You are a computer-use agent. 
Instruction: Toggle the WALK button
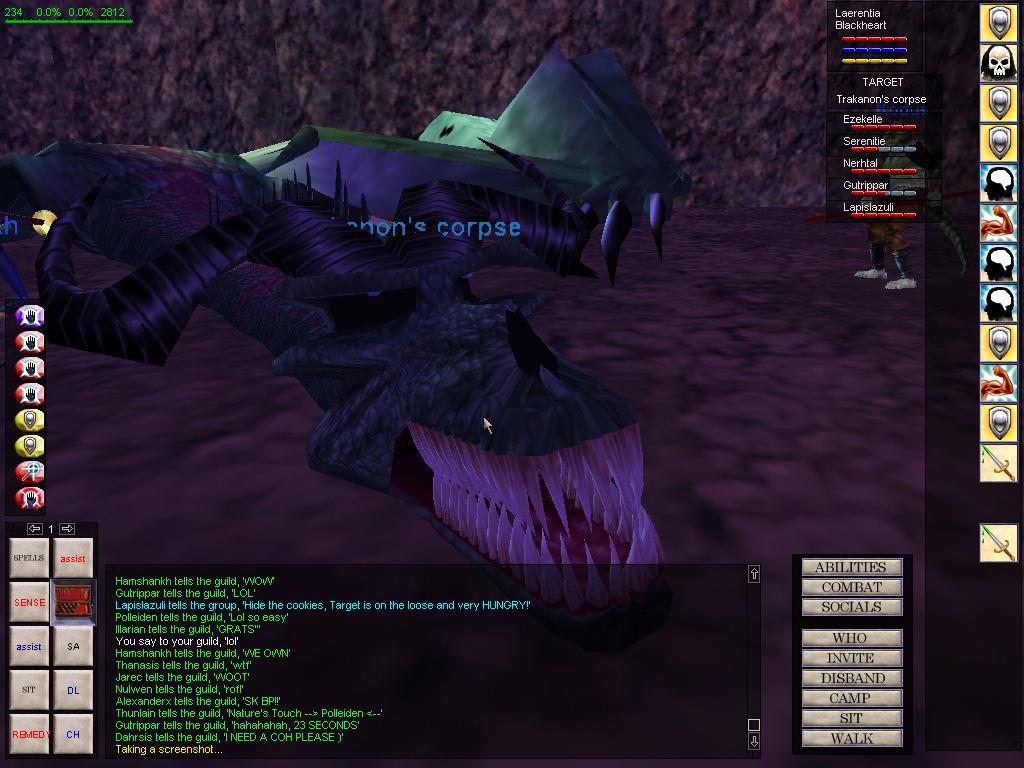coord(851,738)
